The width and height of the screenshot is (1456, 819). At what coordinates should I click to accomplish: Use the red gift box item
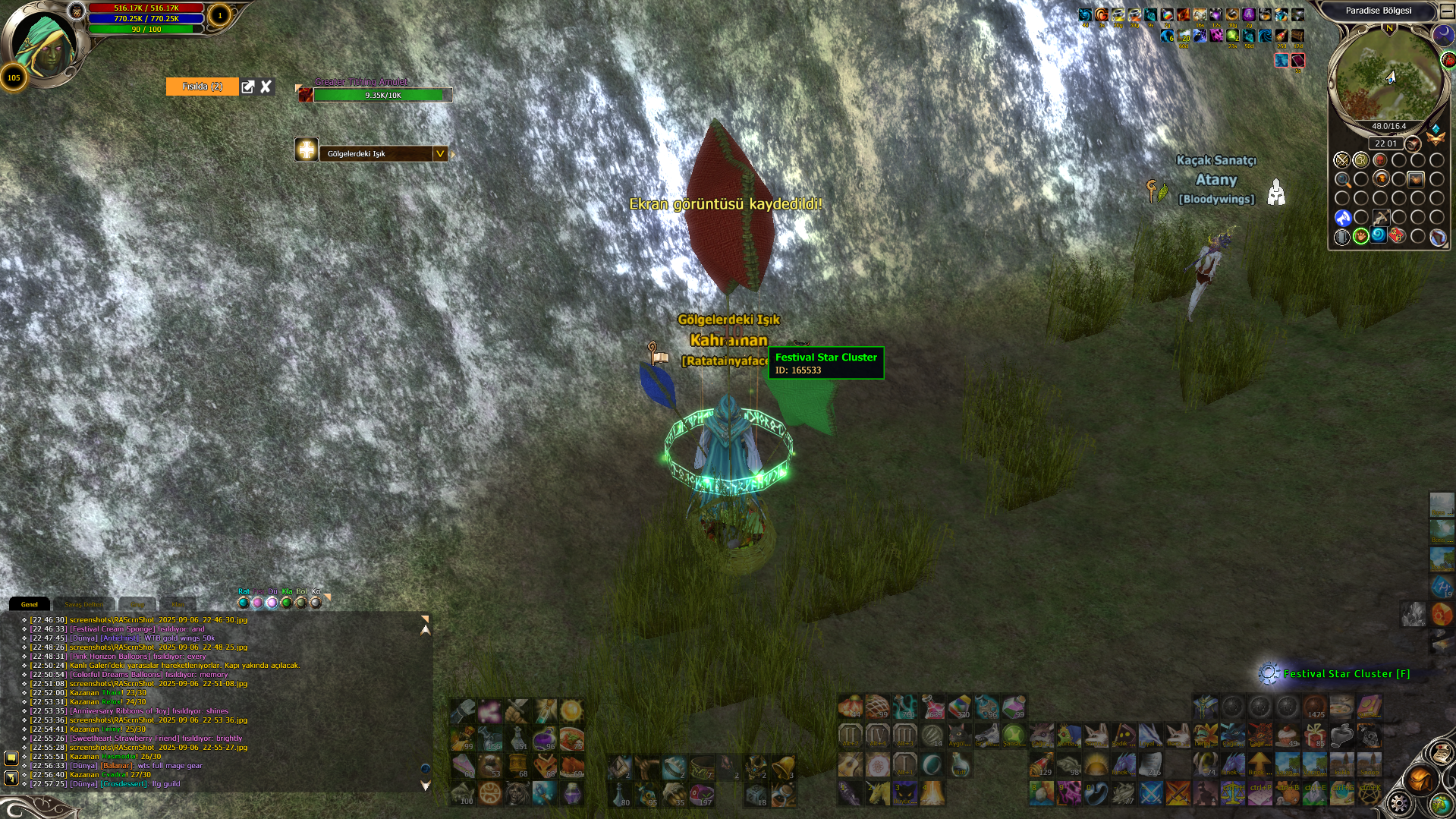[1315, 735]
